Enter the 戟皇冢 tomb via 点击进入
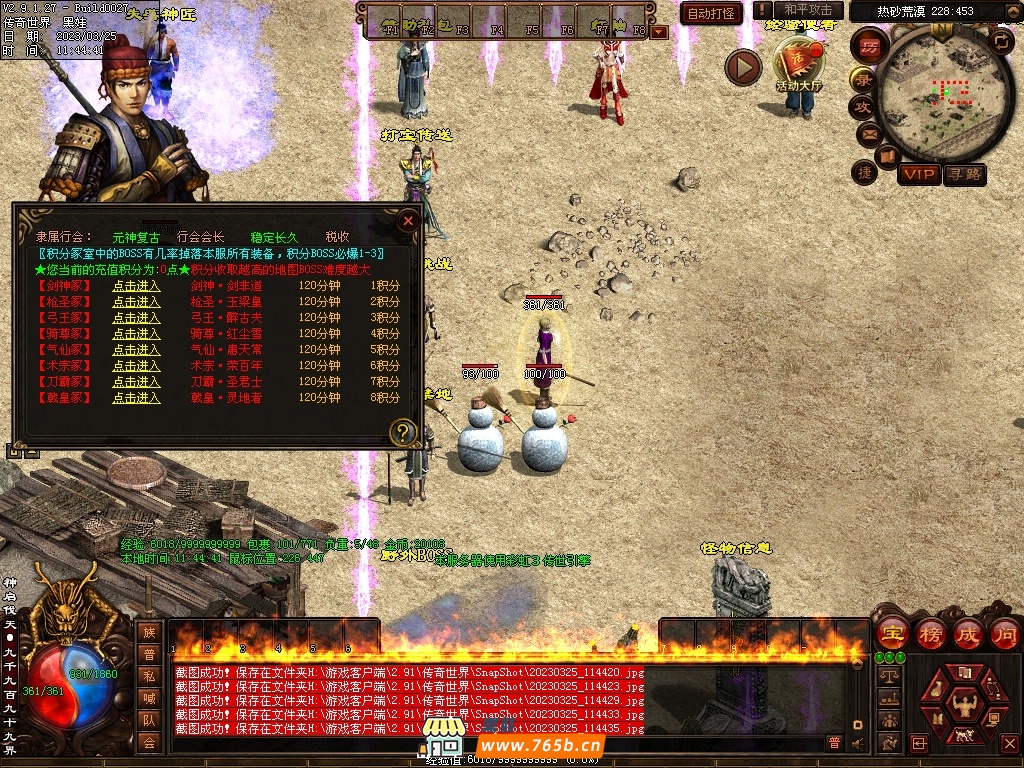Image resolution: width=1024 pixels, height=768 pixels. [x=136, y=398]
